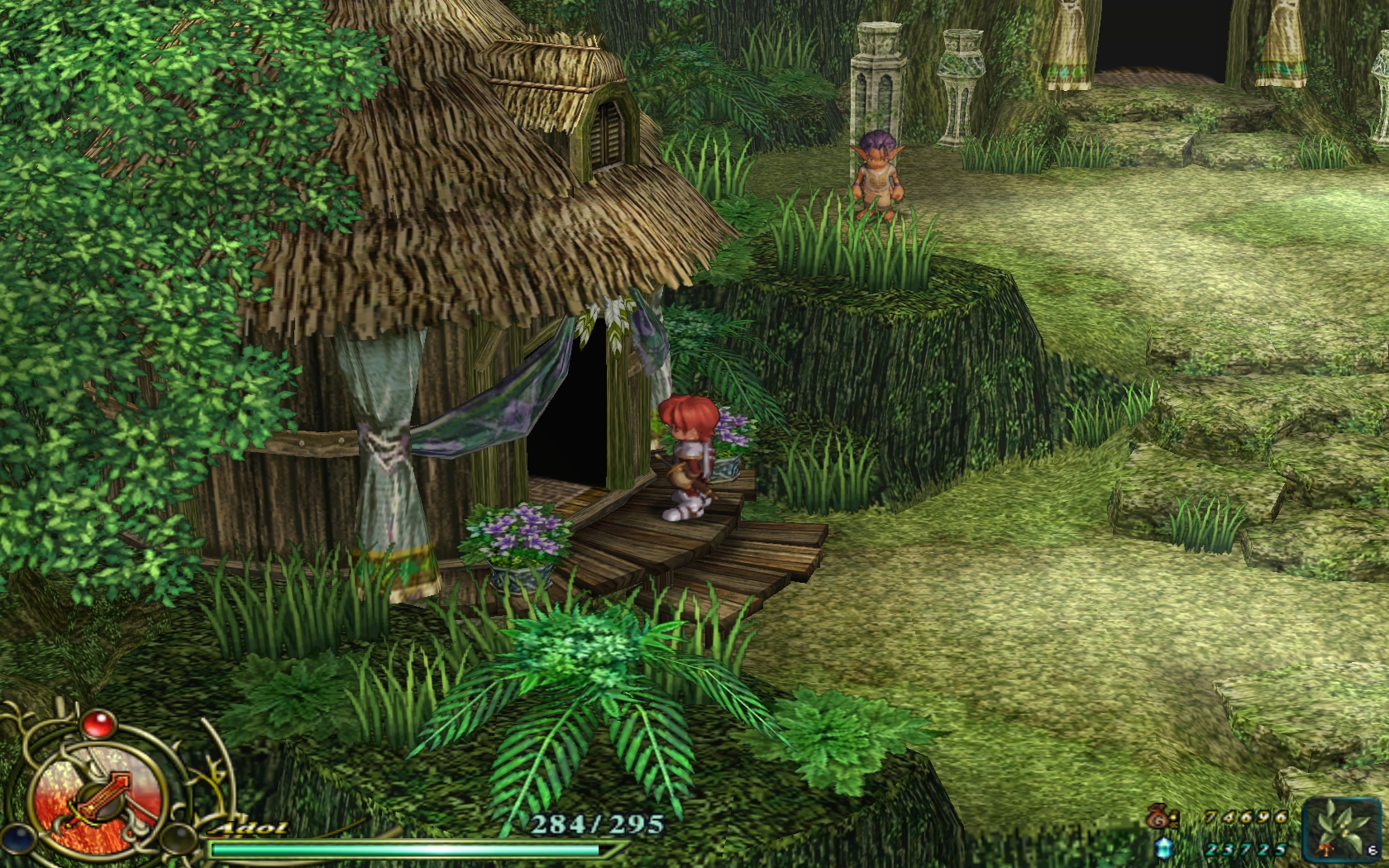Click the blue emel crystal icon
This screenshot has width=1389, height=868.
(x=1164, y=848)
